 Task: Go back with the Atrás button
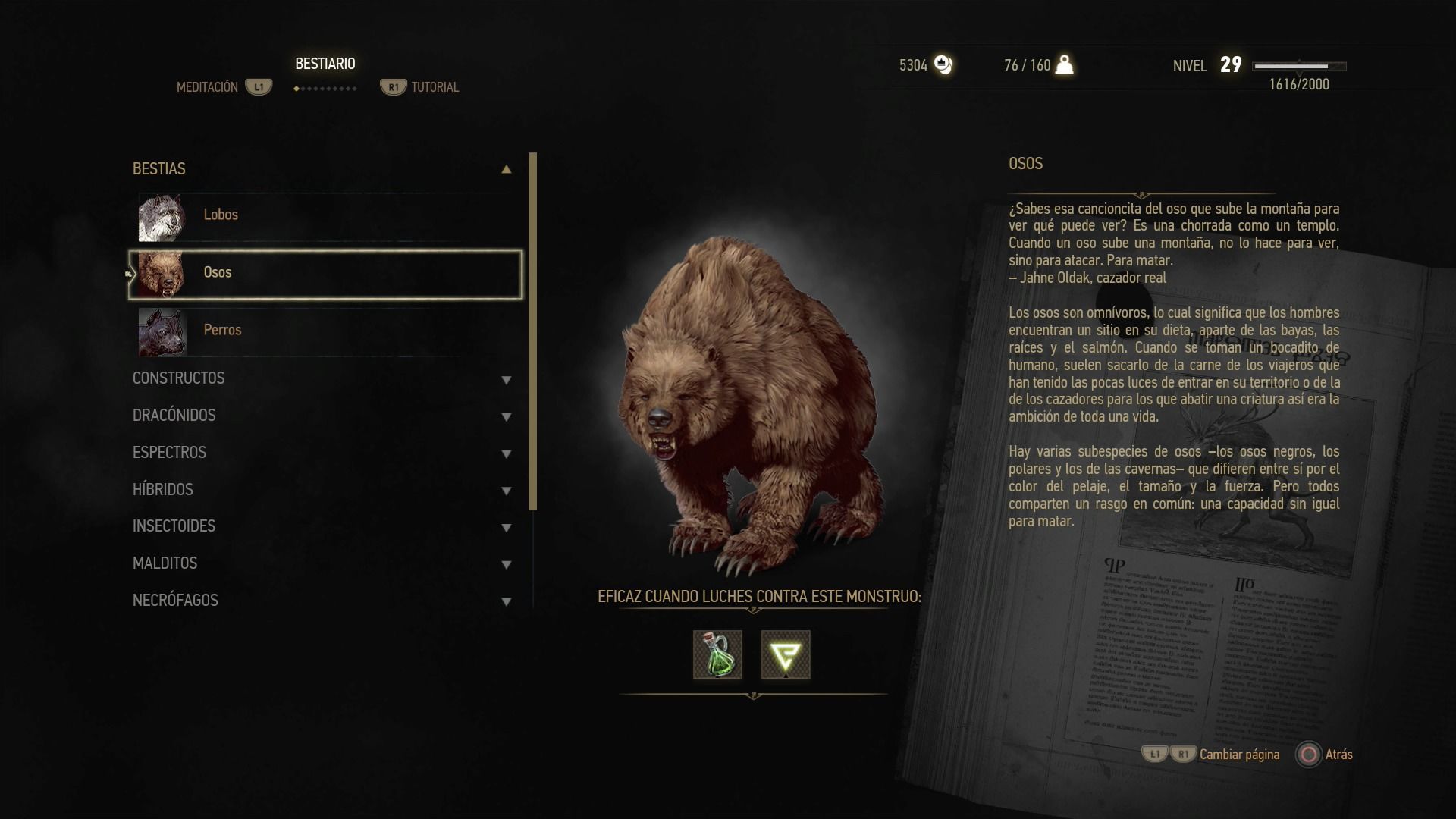pyautogui.click(x=1324, y=755)
